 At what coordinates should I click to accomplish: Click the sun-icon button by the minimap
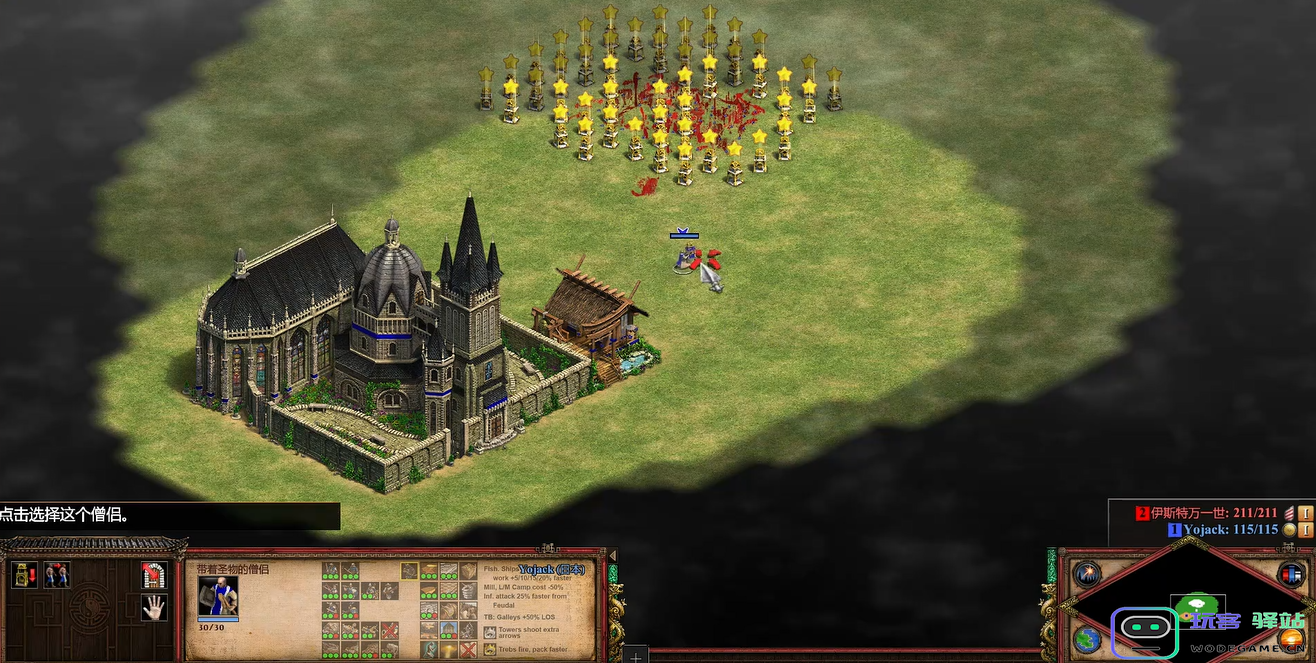point(1291,638)
